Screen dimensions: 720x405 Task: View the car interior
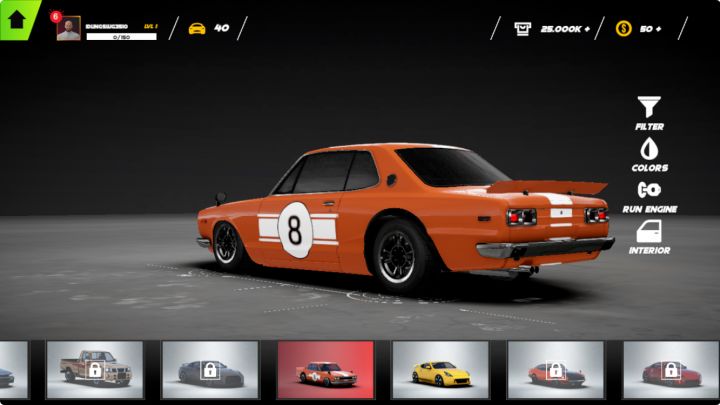point(649,236)
